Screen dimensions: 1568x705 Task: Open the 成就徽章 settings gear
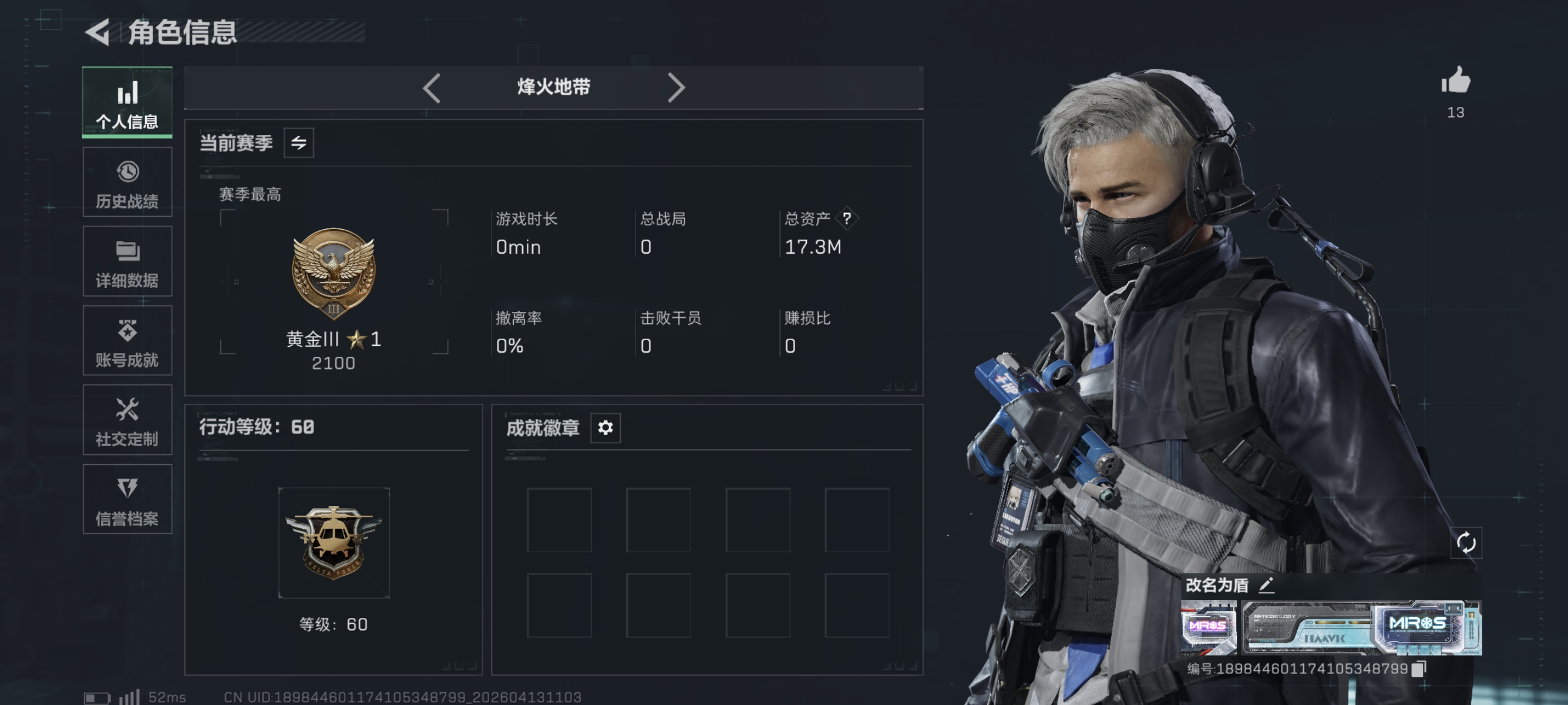click(x=604, y=428)
